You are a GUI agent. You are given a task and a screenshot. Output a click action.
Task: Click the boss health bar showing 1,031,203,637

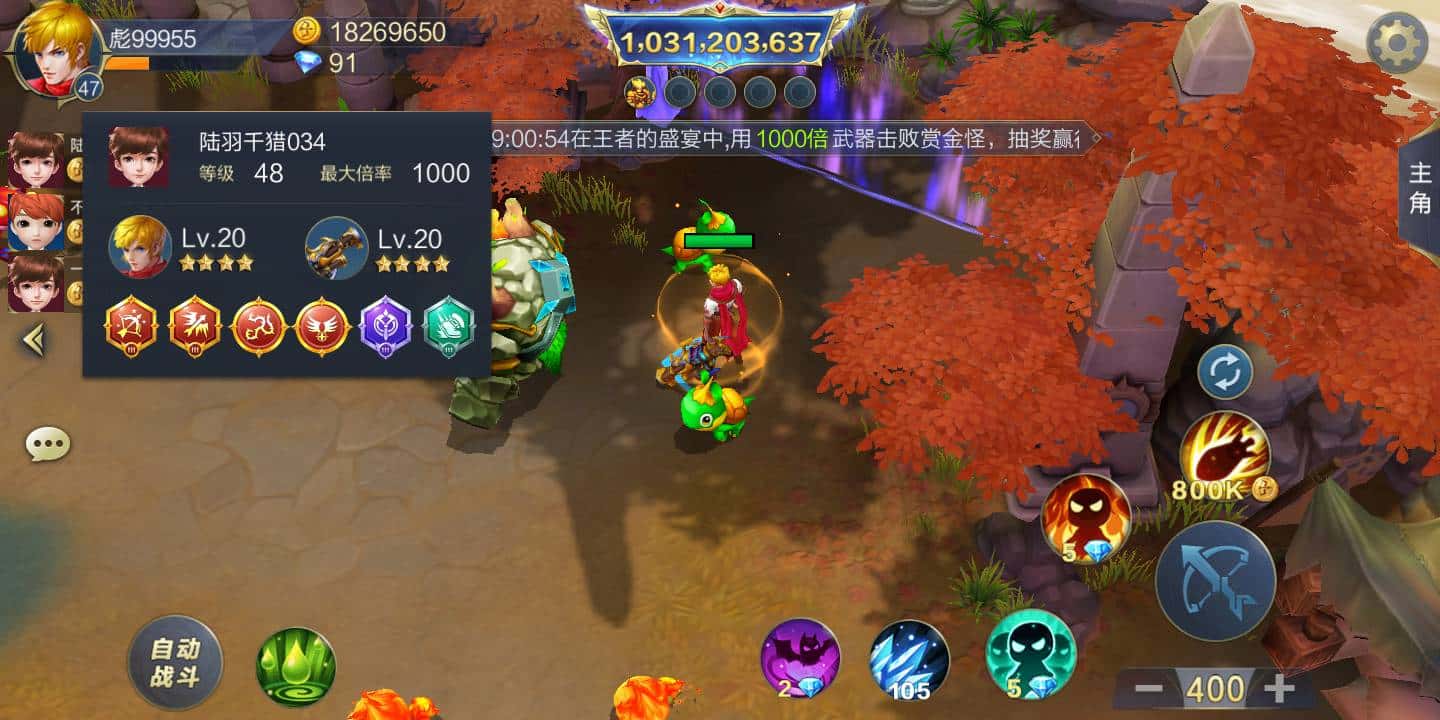click(x=719, y=42)
